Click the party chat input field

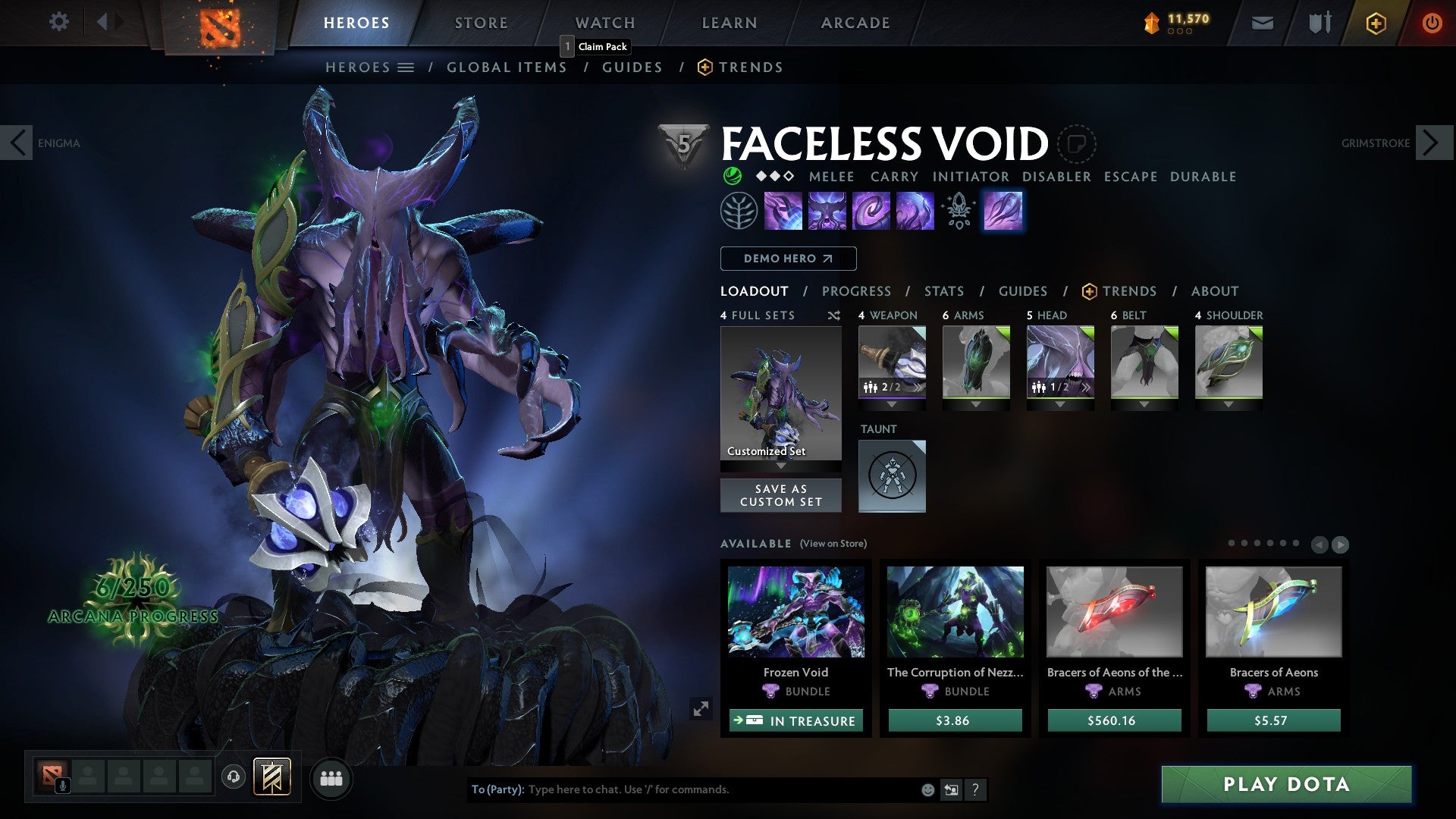[682, 789]
